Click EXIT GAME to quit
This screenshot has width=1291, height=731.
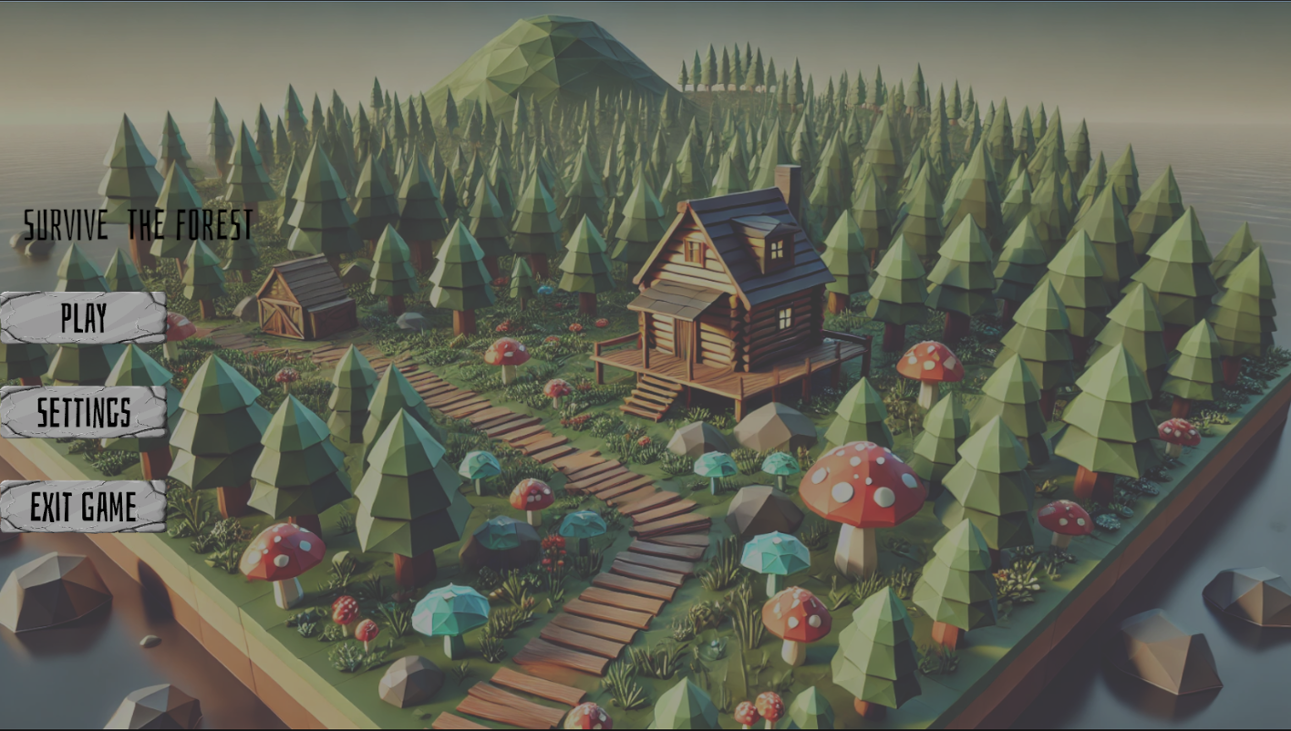84,507
